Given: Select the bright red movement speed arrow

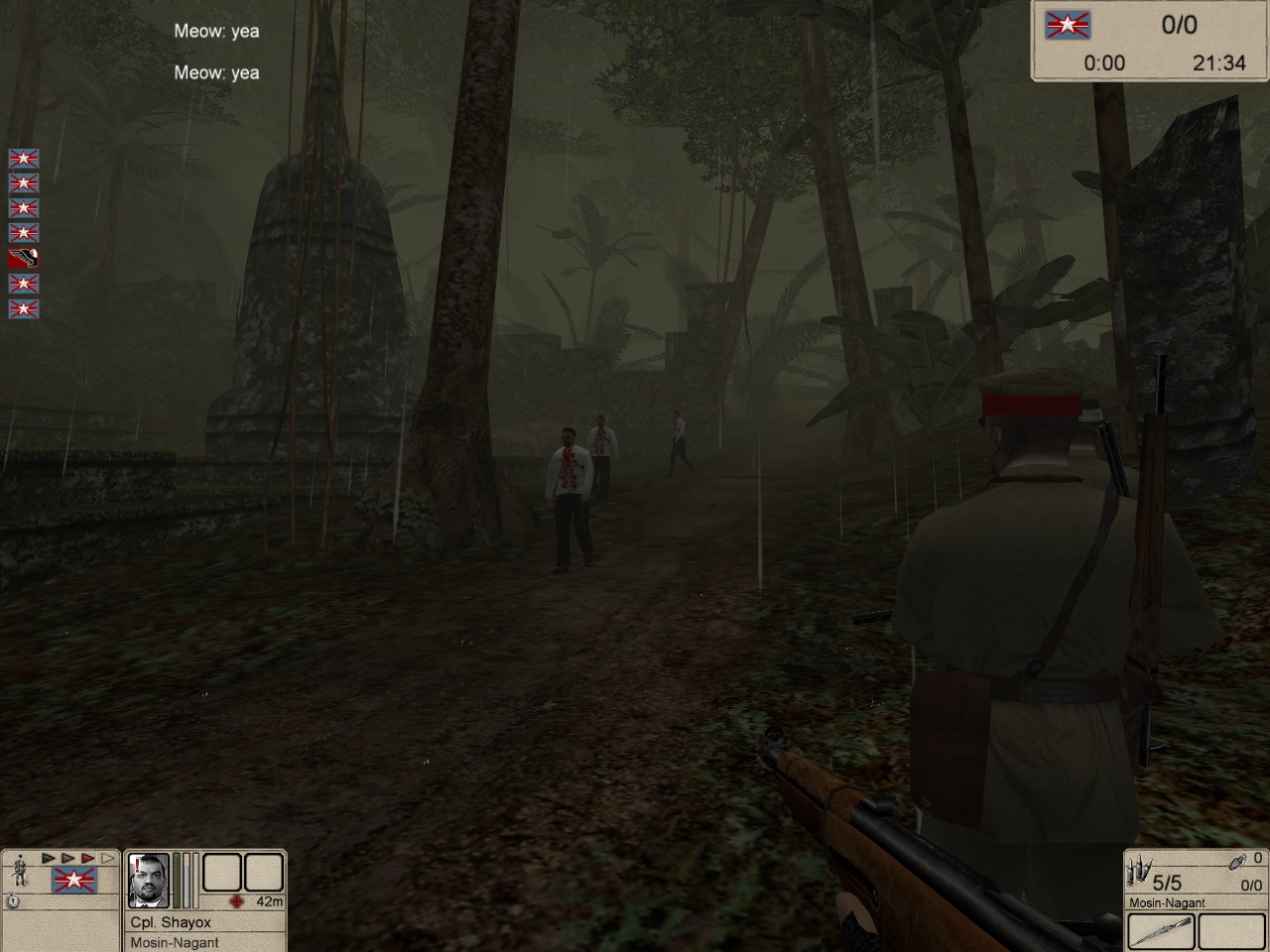Looking at the screenshot, I should (x=87, y=858).
